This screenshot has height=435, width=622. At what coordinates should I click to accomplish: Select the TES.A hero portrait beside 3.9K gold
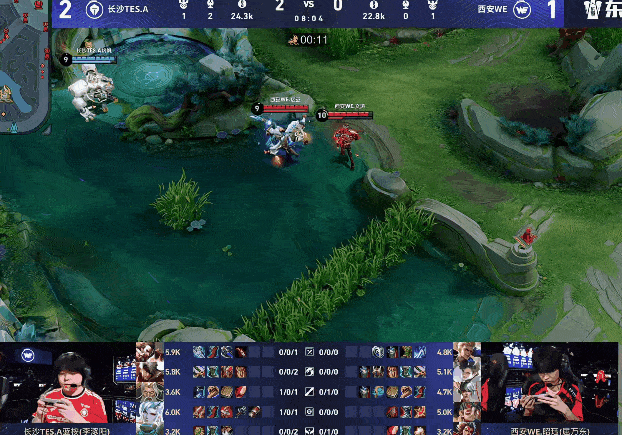click(x=149, y=353)
